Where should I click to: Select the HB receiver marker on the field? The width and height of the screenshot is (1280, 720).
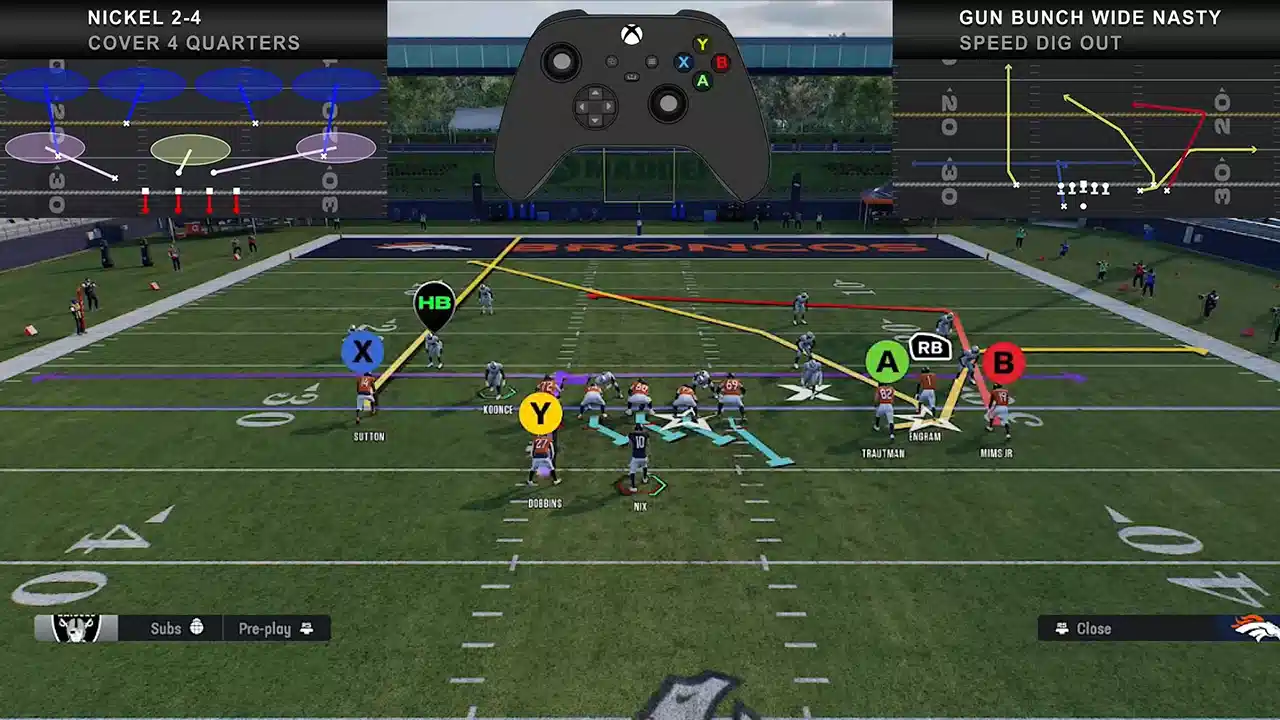point(435,300)
